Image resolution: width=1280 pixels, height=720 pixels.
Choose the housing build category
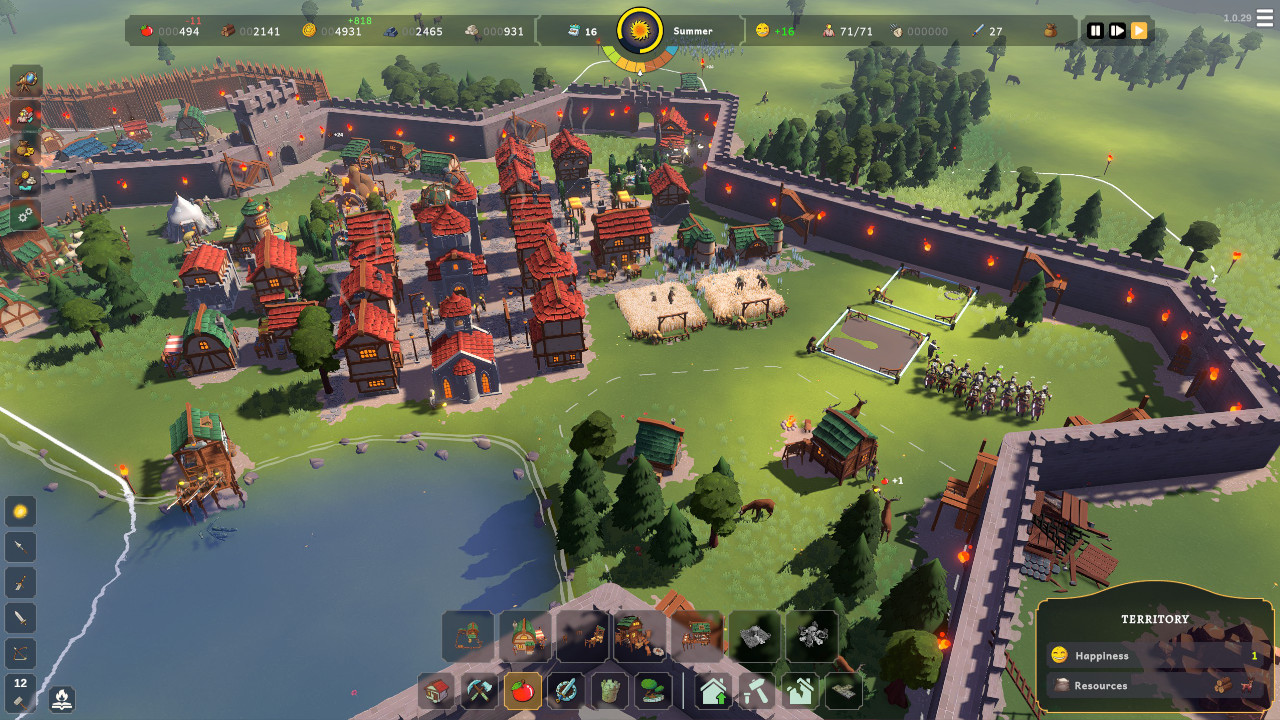[437, 691]
